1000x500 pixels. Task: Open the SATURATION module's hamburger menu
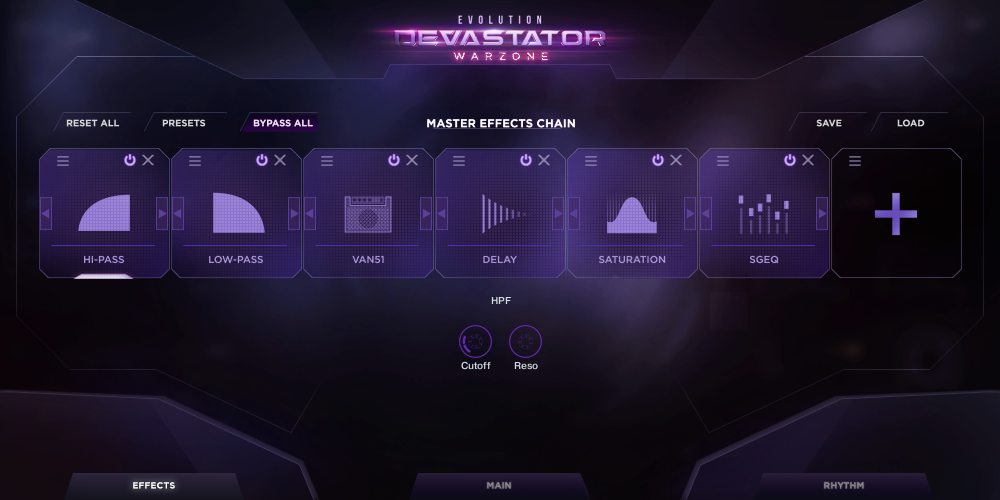pos(591,160)
